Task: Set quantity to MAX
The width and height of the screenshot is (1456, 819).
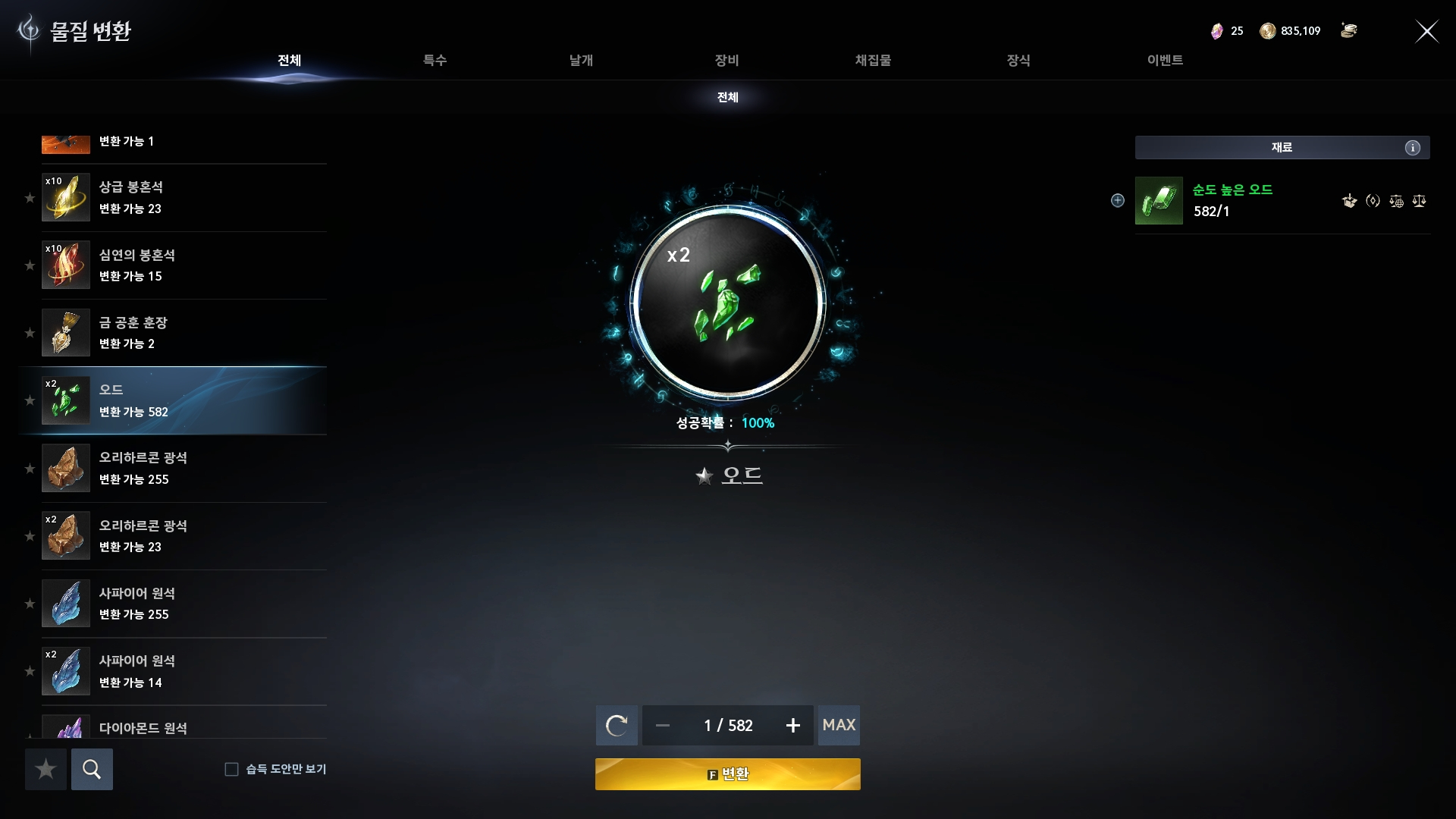Action: pos(839,725)
